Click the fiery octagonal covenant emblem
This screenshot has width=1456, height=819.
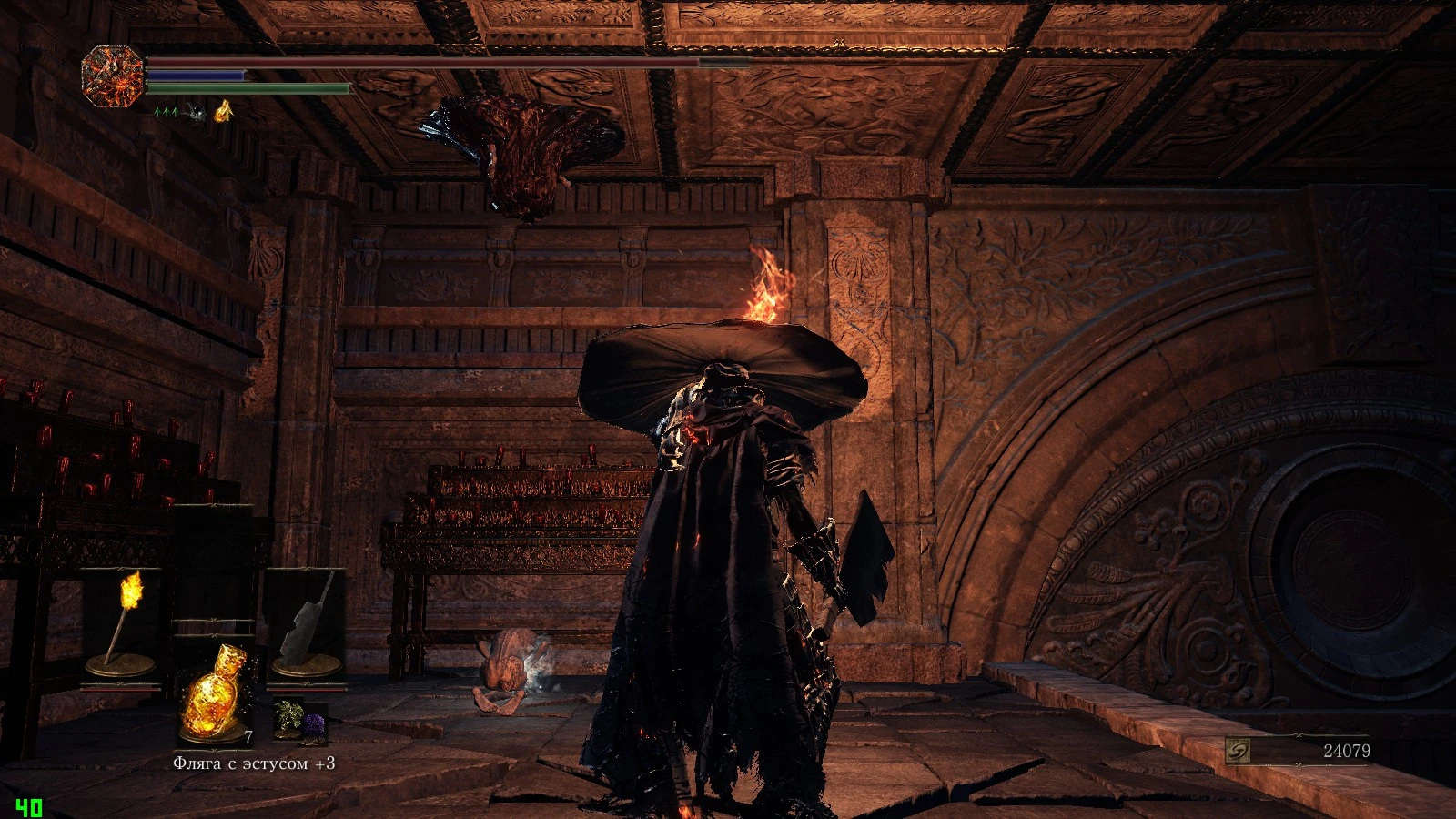113,77
